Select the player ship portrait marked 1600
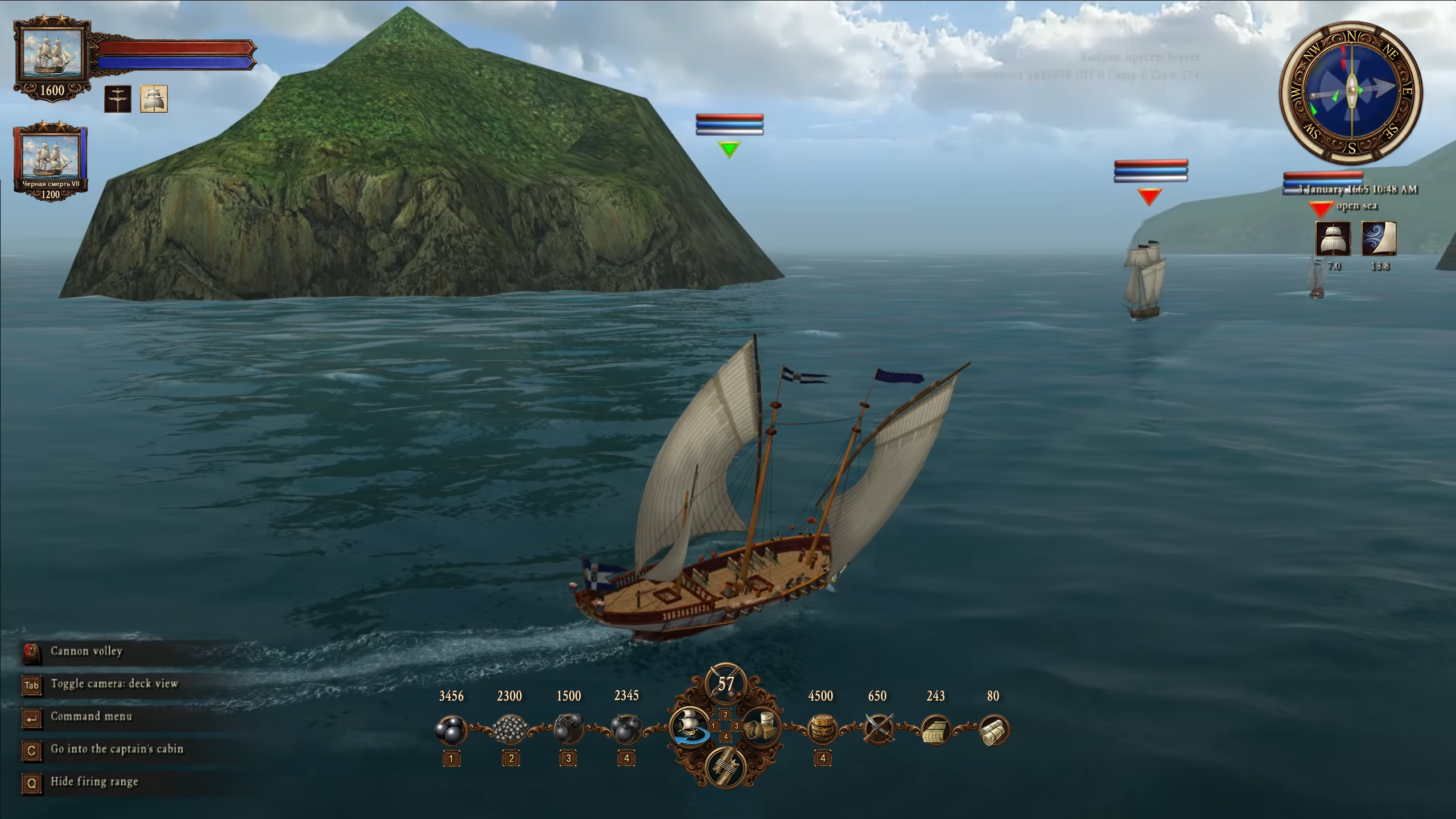Image resolution: width=1456 pixels, height=819 pixels. click(52, 55)
